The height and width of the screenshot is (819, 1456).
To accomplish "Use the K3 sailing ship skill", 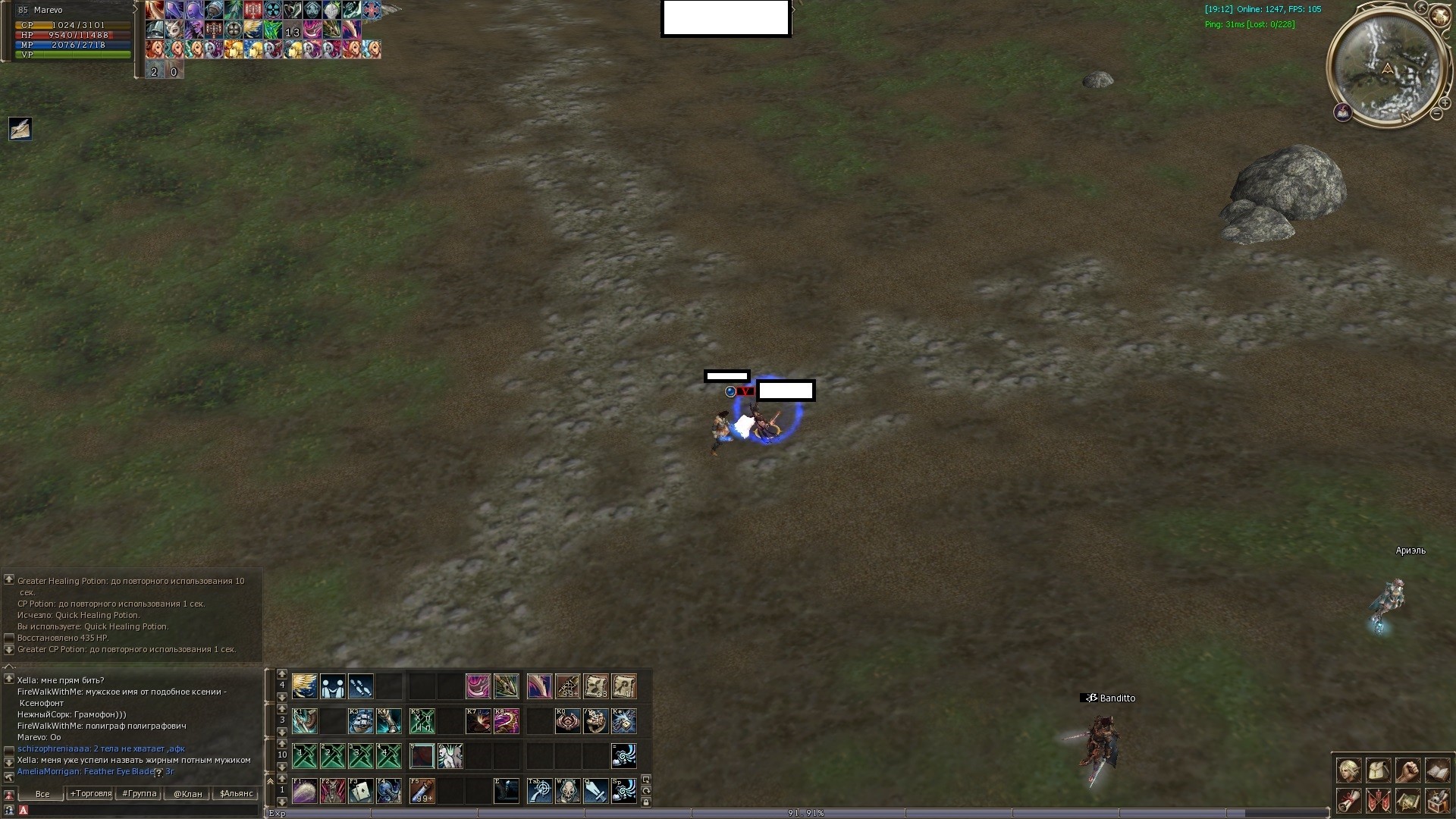I will pos(361,720).
